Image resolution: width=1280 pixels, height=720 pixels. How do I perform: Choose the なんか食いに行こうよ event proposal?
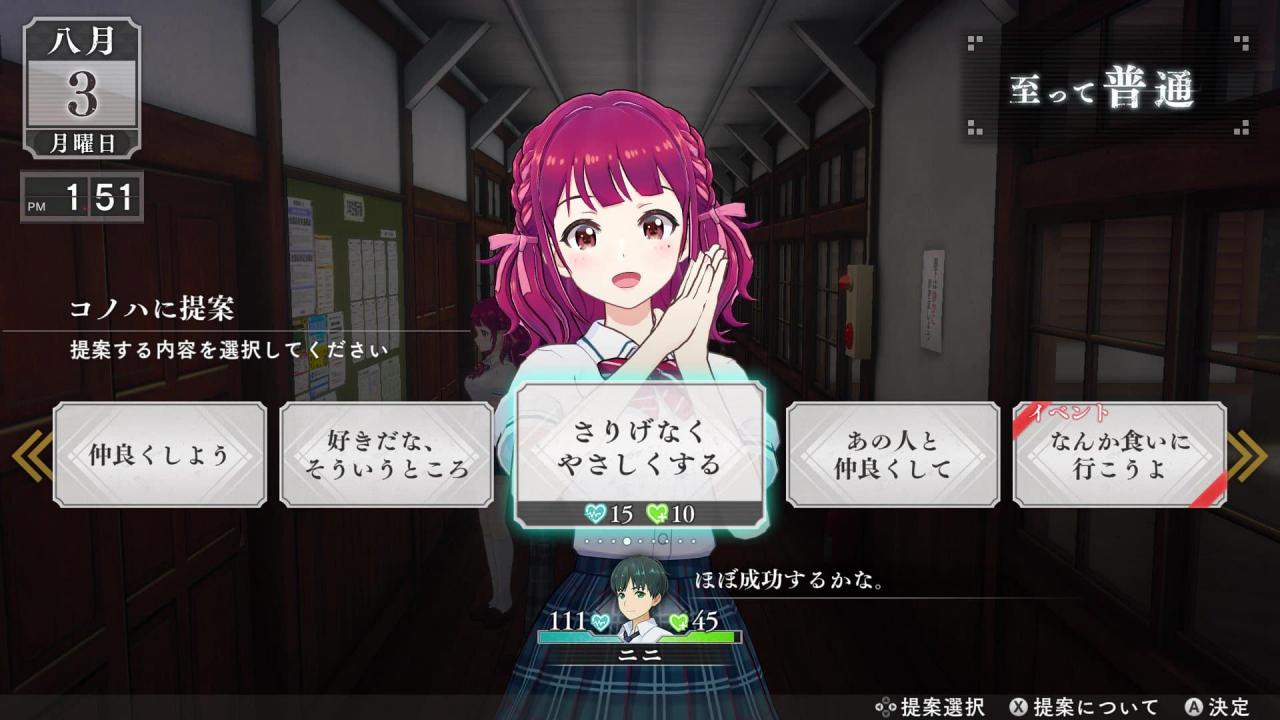point(1120,455)
